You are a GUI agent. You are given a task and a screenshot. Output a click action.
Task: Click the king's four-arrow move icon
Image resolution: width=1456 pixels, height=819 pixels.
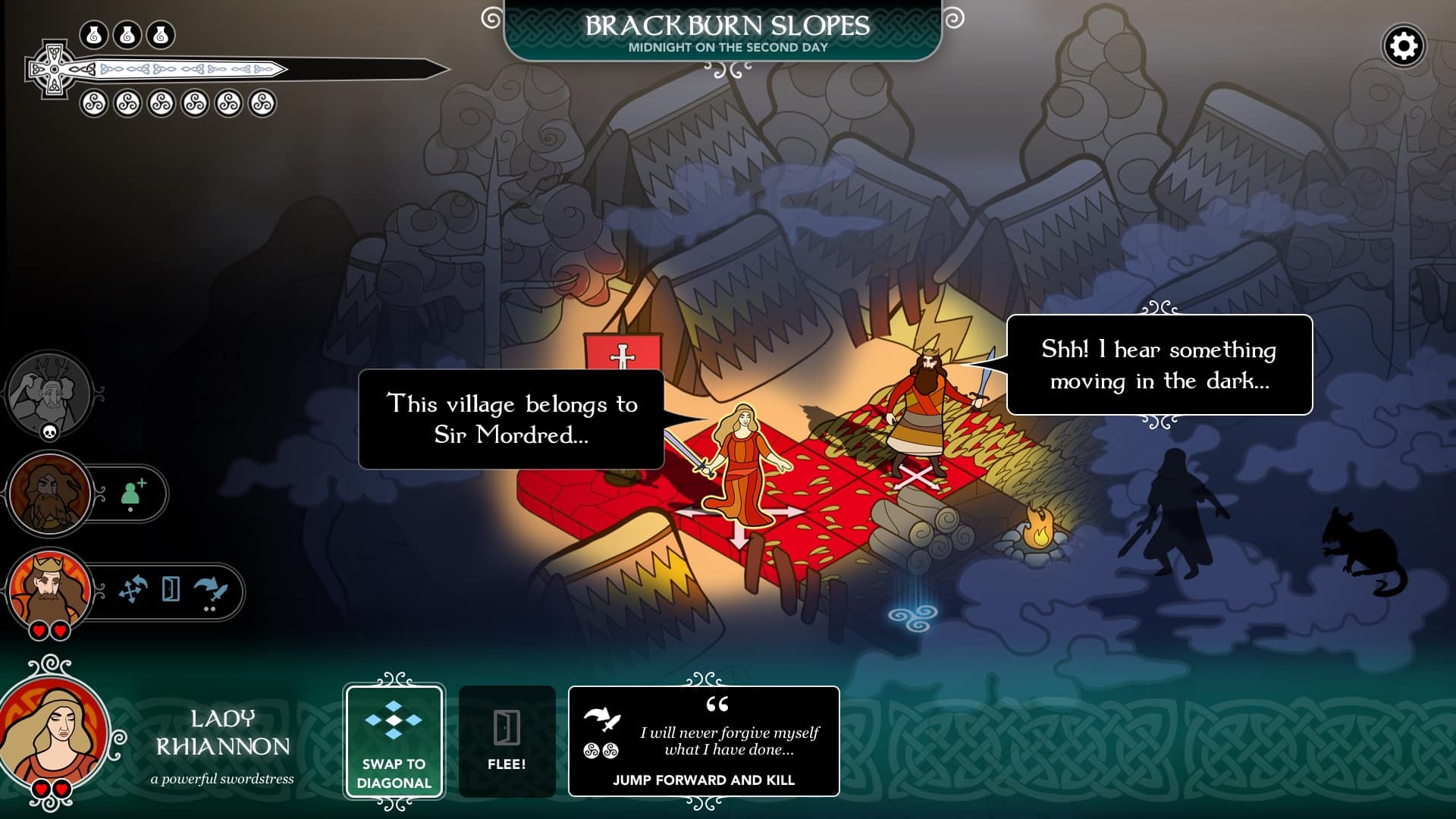pyautogui.click(x=133, y=589)
